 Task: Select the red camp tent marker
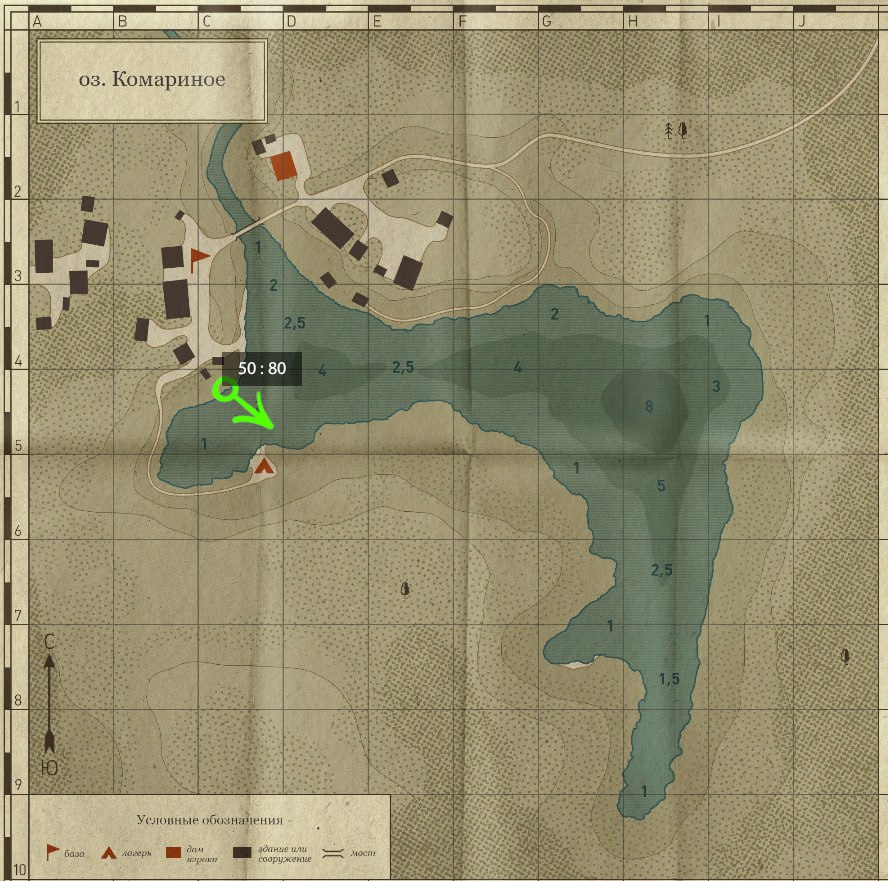click(x=264, y=465)
